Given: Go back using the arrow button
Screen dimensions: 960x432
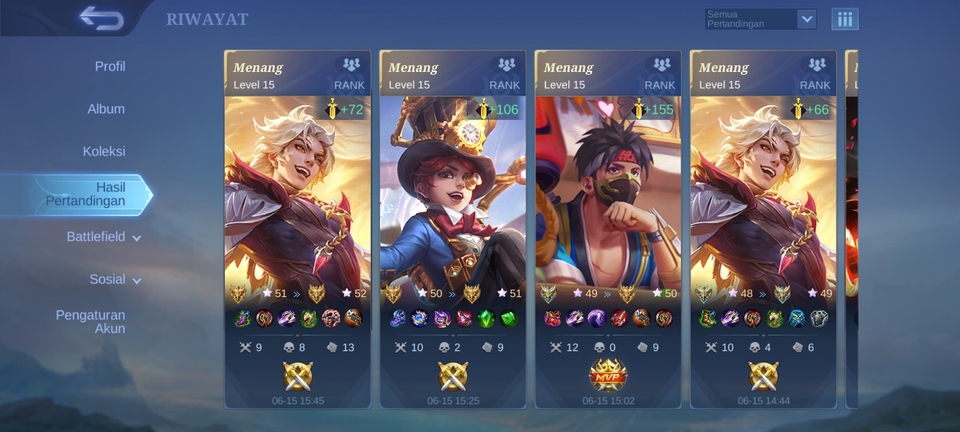Looking at the screenshot, I should (x=100, y=17).
